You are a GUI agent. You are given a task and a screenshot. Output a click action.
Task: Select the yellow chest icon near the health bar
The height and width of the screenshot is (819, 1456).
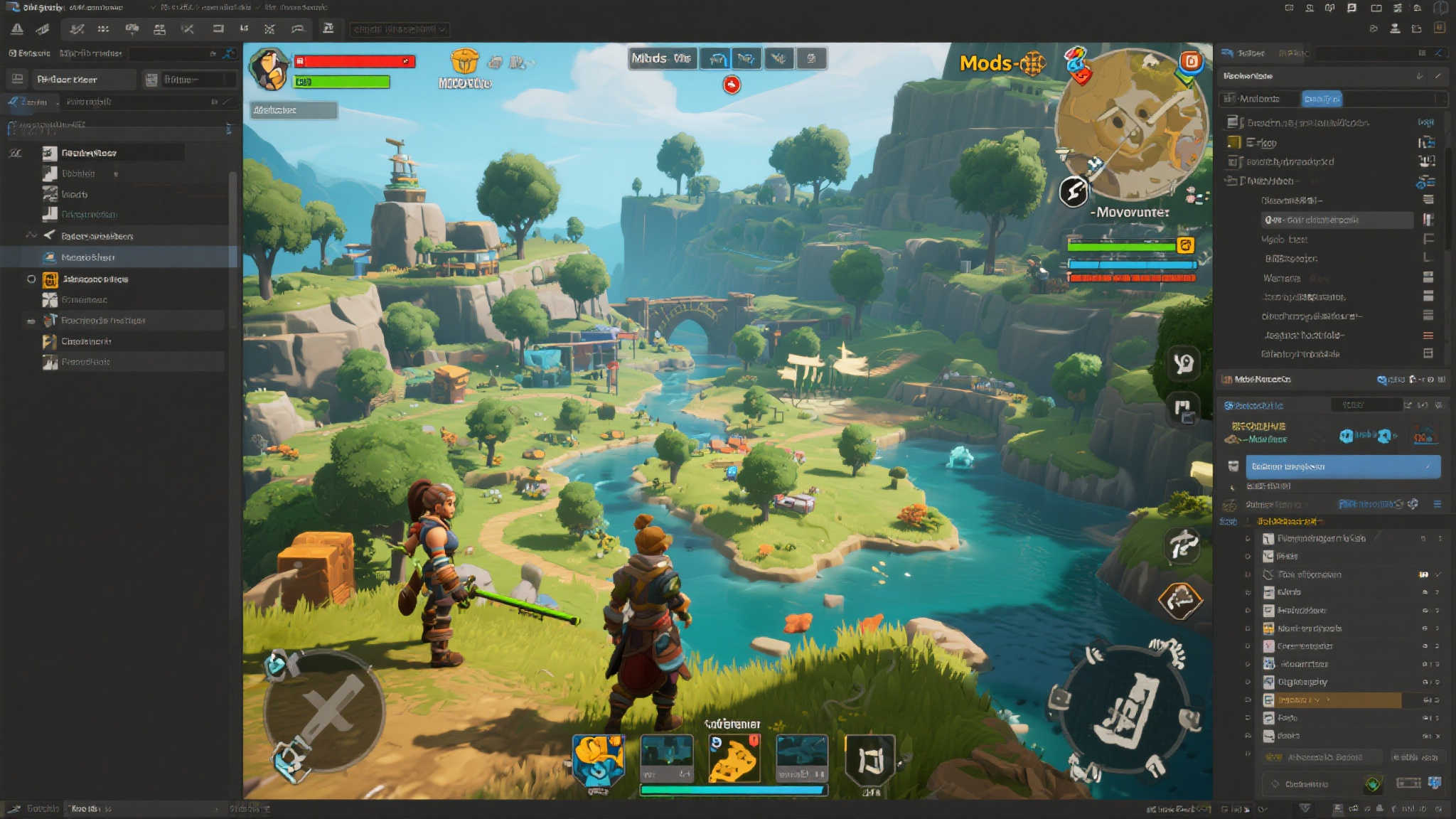(x=467, y=61)
